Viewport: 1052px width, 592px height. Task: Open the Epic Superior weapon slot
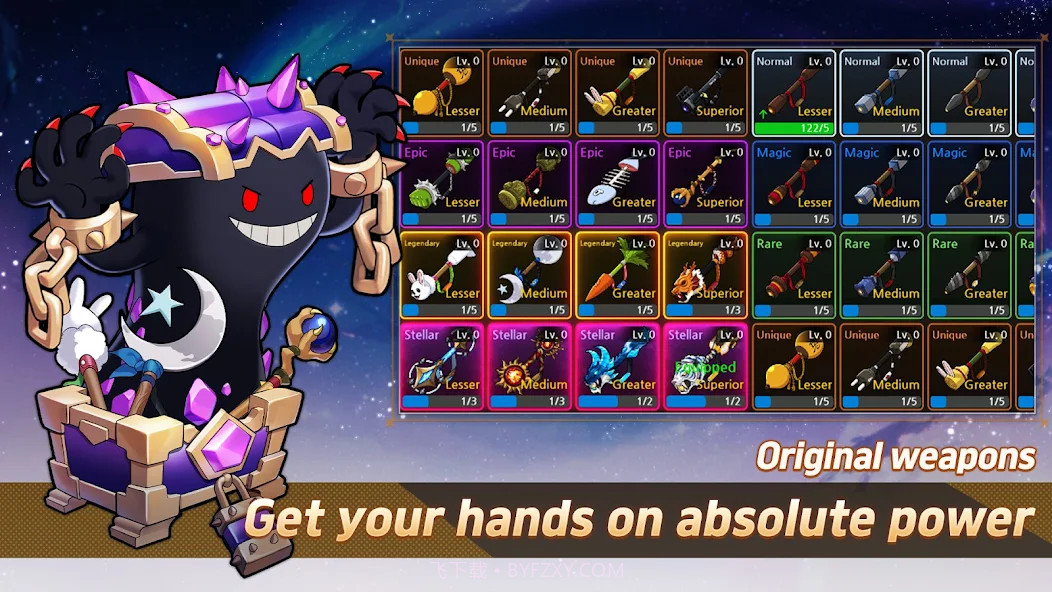point(705,184)
